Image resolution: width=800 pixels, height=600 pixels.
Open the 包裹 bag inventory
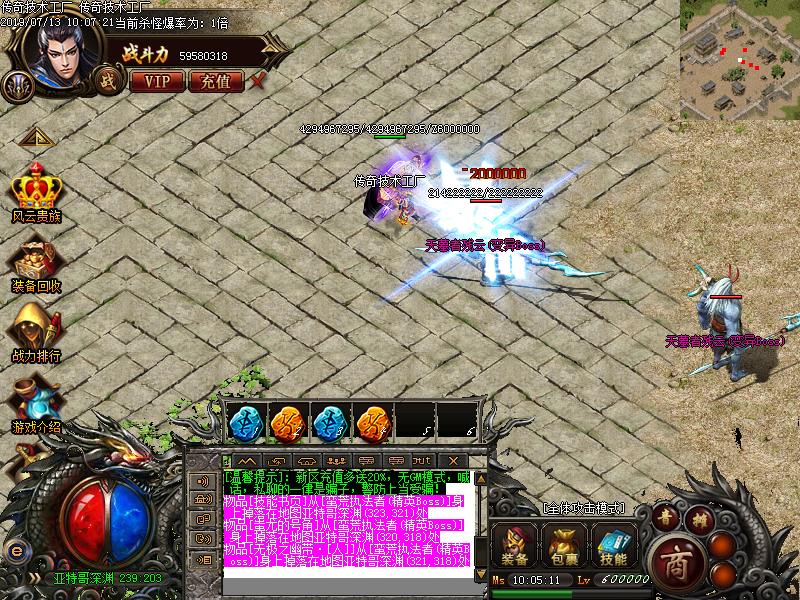(x=566, y=545)
